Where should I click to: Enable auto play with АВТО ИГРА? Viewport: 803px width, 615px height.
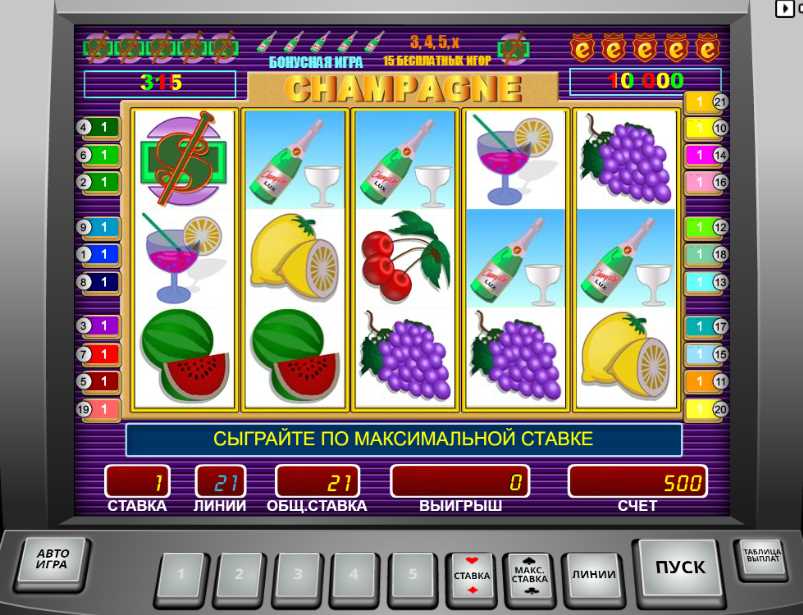[x=52, y=559]
